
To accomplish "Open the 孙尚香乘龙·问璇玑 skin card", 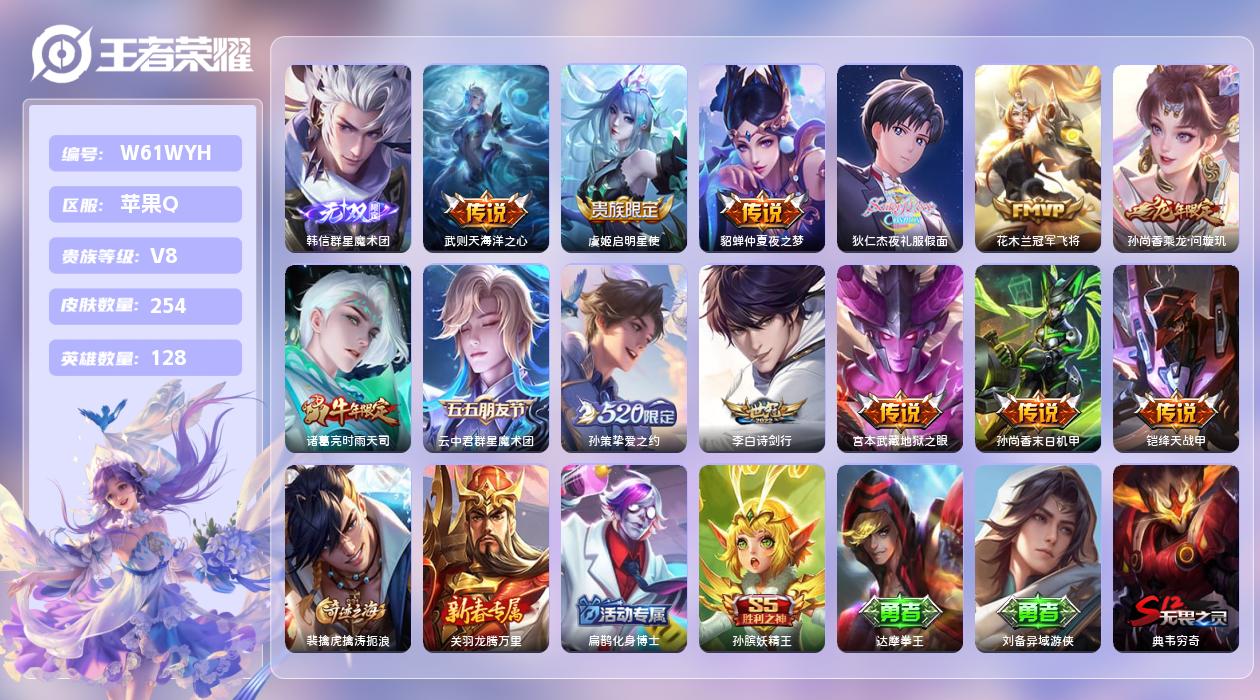I will pyautogui.click(x=1175, y=158).
